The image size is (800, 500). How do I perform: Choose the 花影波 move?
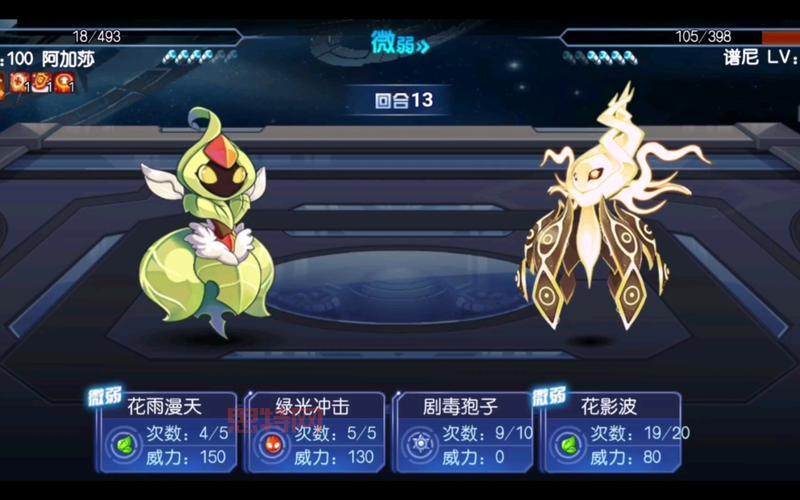pos(611,432)
